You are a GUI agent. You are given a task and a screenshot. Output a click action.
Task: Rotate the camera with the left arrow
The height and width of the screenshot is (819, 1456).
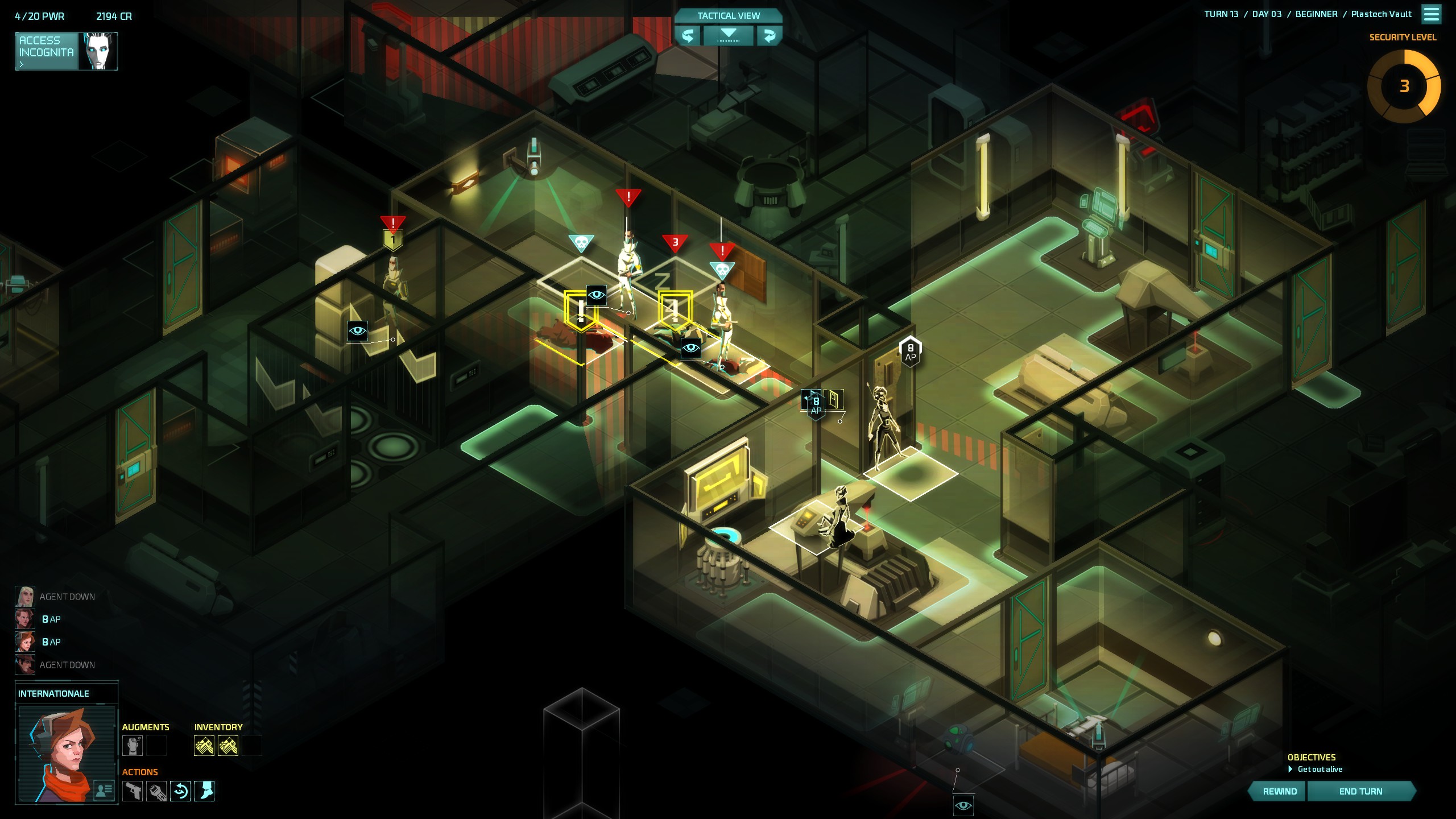[x=688, y=36]
